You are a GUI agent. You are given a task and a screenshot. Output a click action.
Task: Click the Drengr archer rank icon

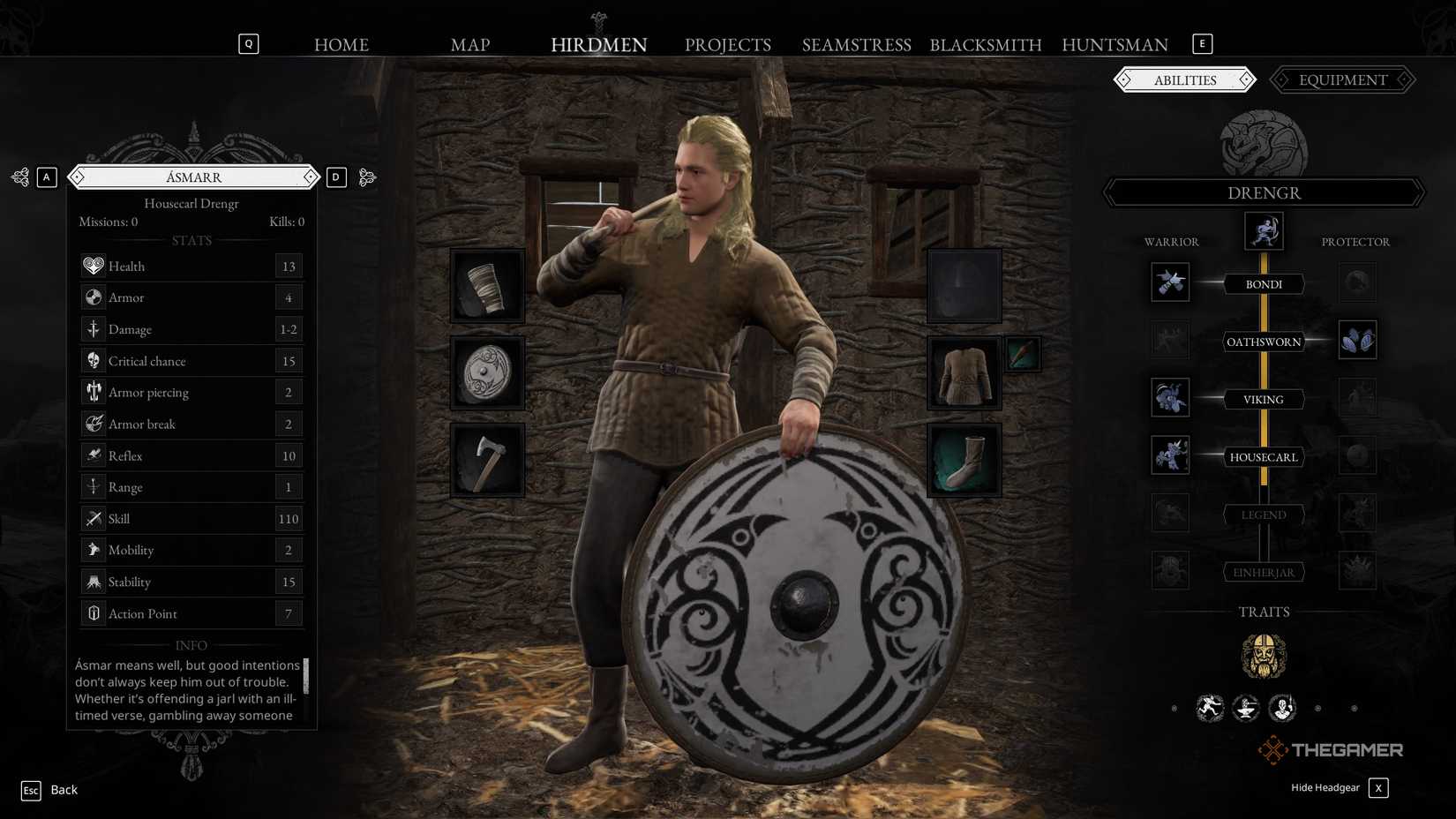point(1264,231)
